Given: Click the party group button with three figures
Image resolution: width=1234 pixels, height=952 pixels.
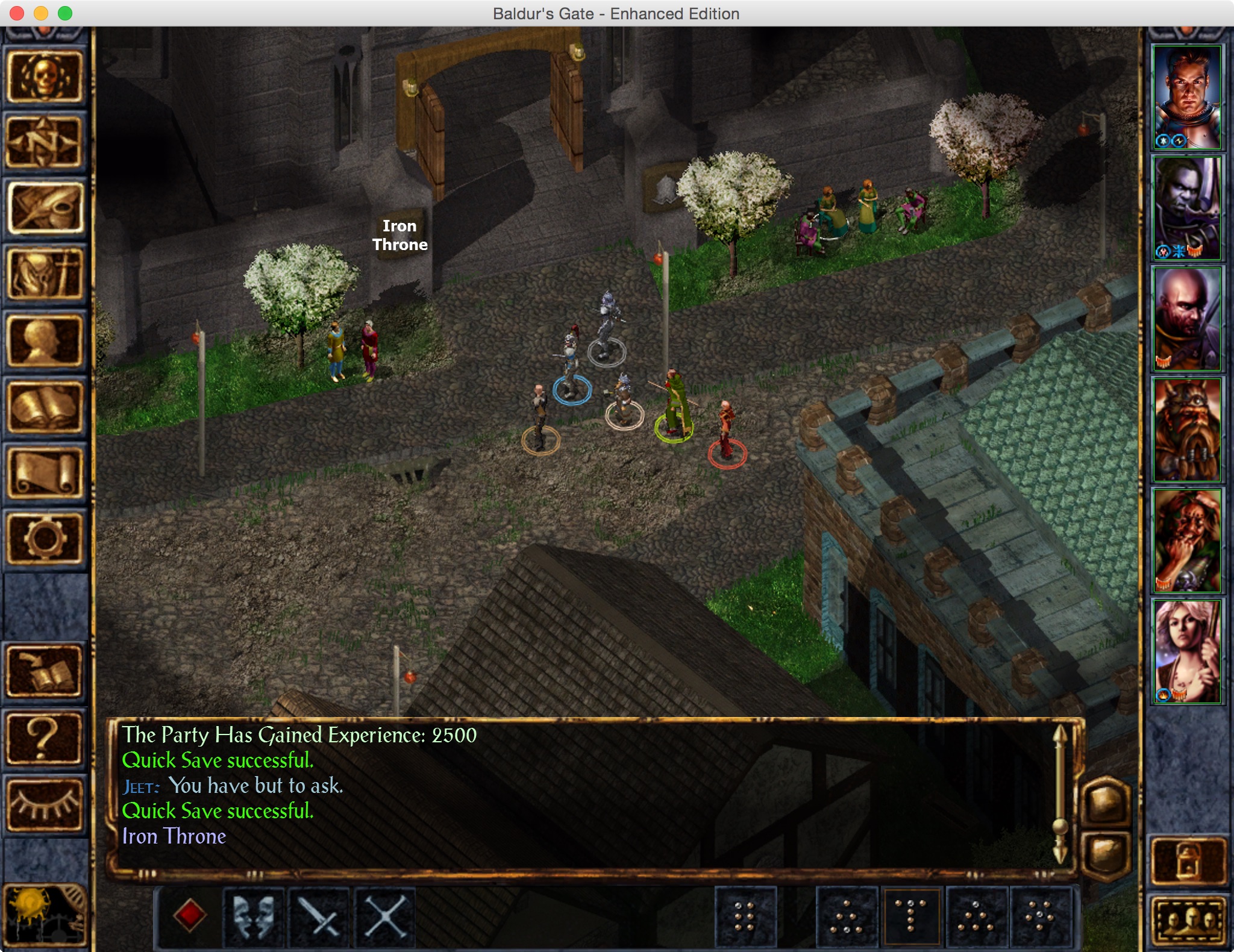Looking at the screenshot, I should click(x=1189, y=921).
